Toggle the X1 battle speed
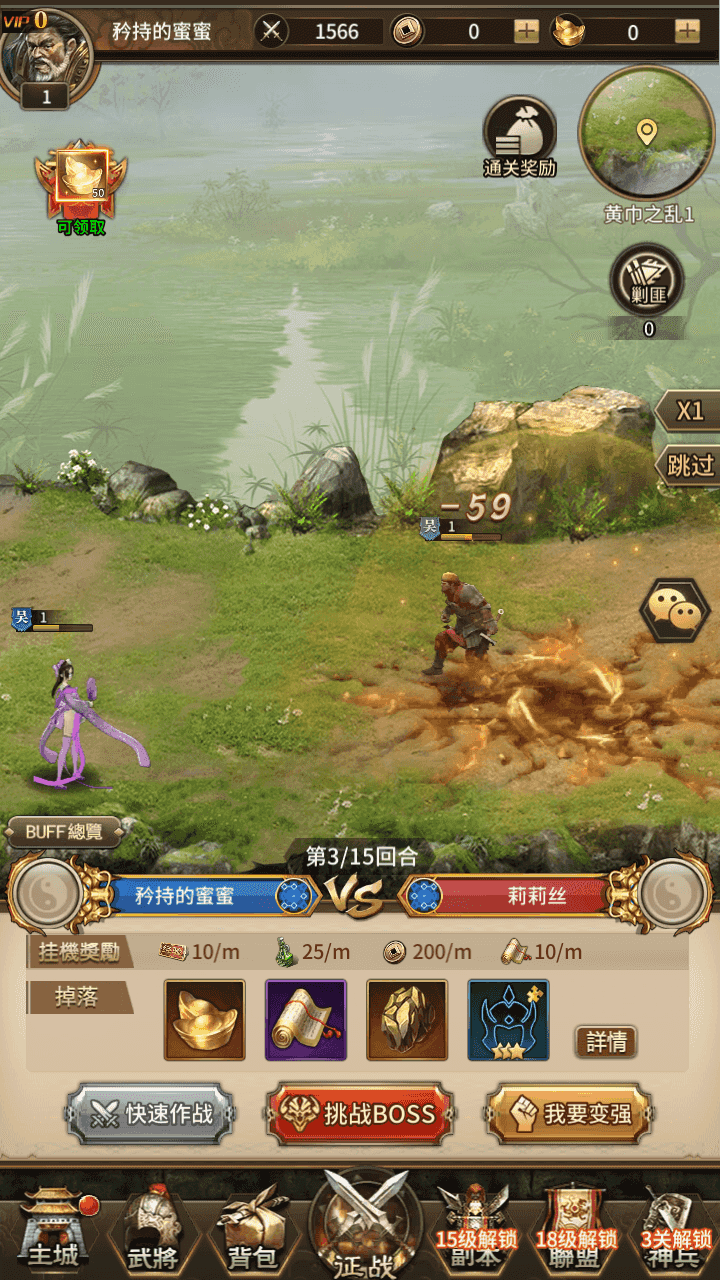Viewport: 720px width, 1280px height. (690, 411)
